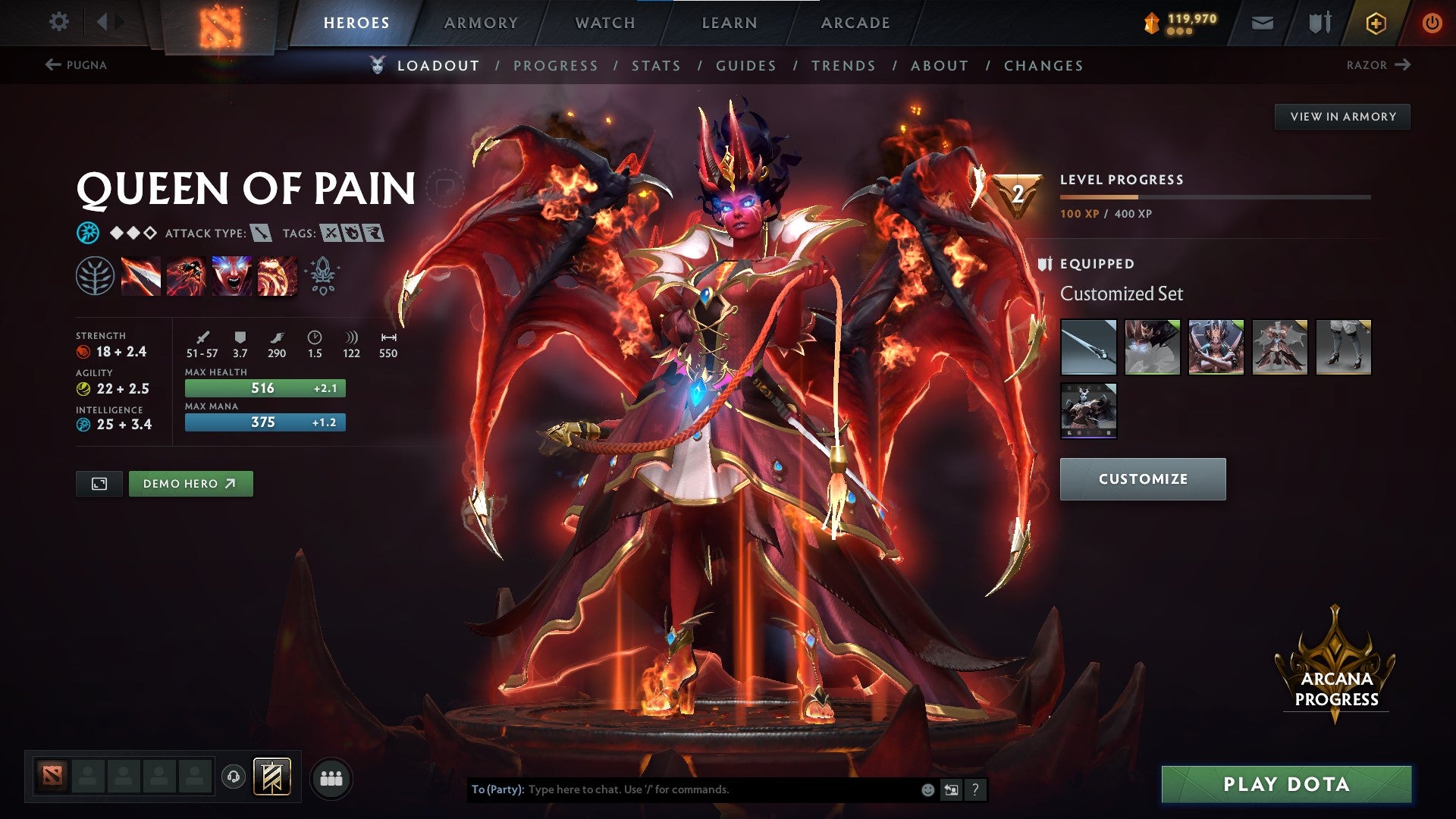View the Scream of Pain ability
This screenshot has width=1456, height=819.
[x=231, y=277]
